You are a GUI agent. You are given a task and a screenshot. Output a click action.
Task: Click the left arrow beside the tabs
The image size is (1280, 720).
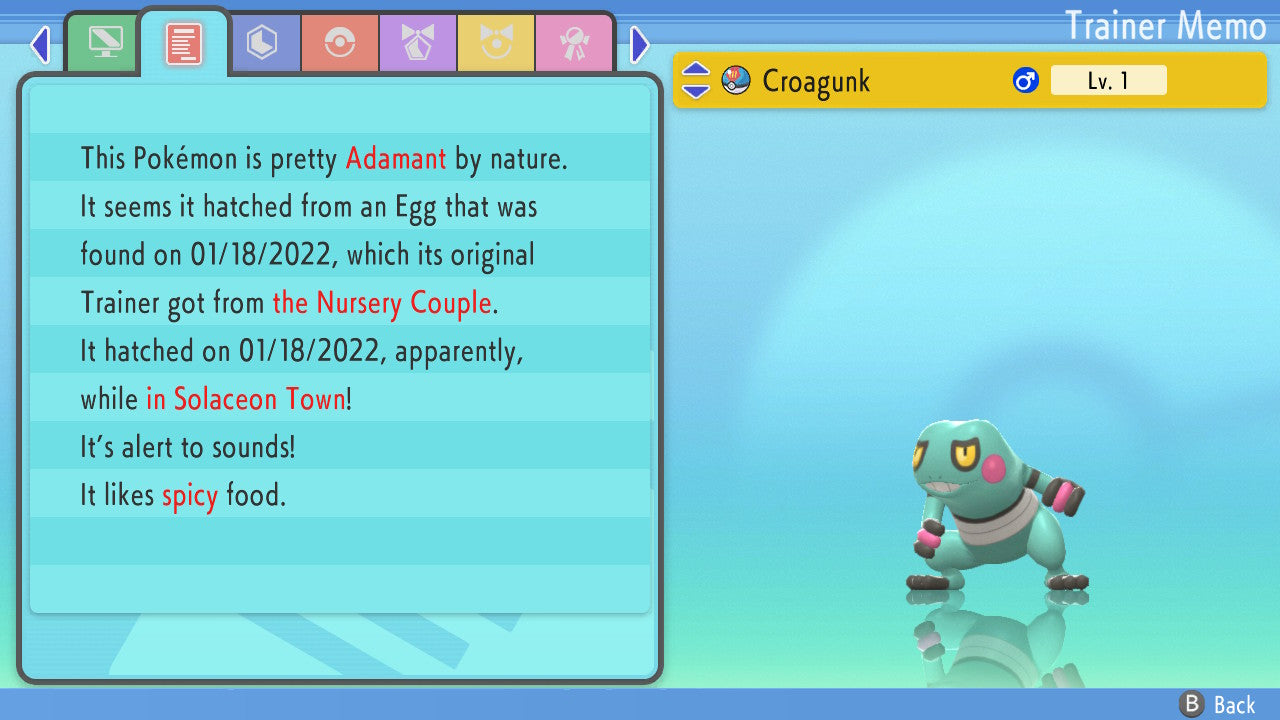coord(40,45)
